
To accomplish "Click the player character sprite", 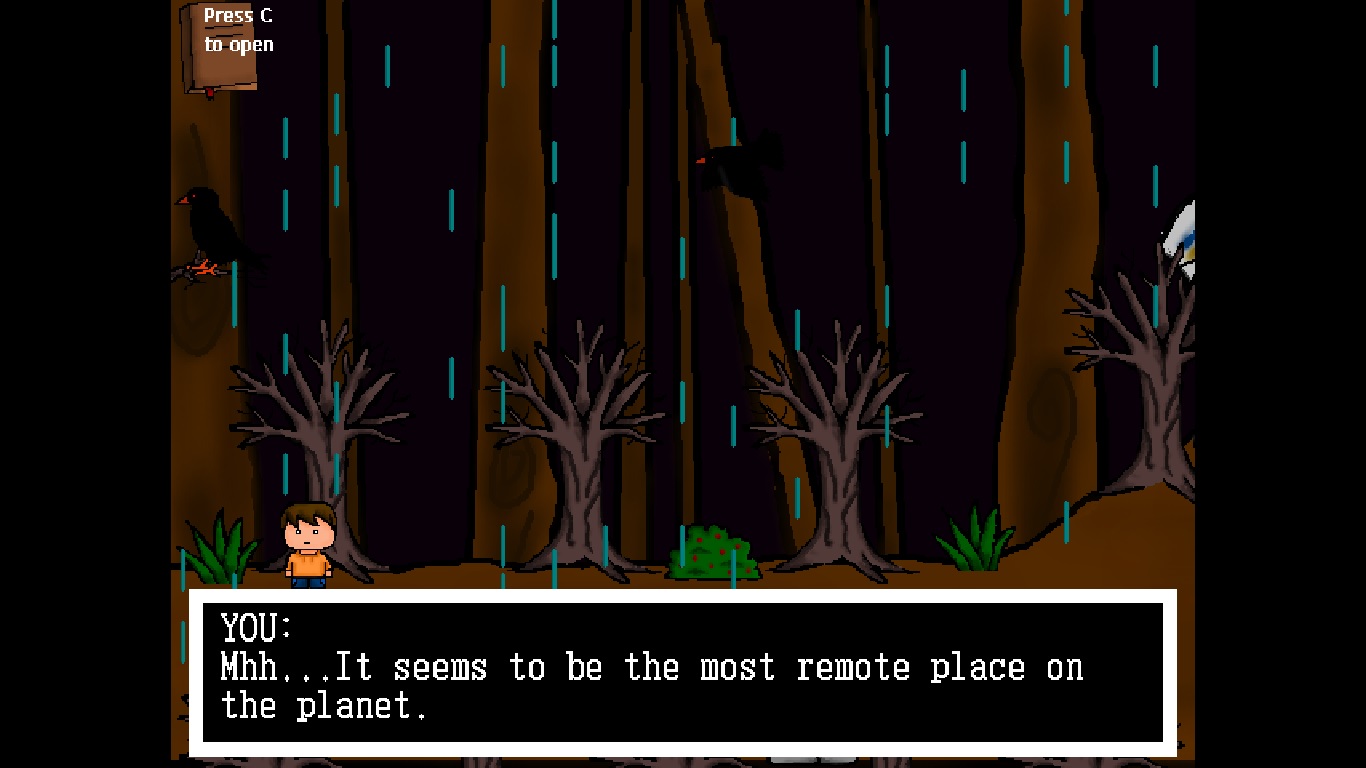I will tap(308, 545).
